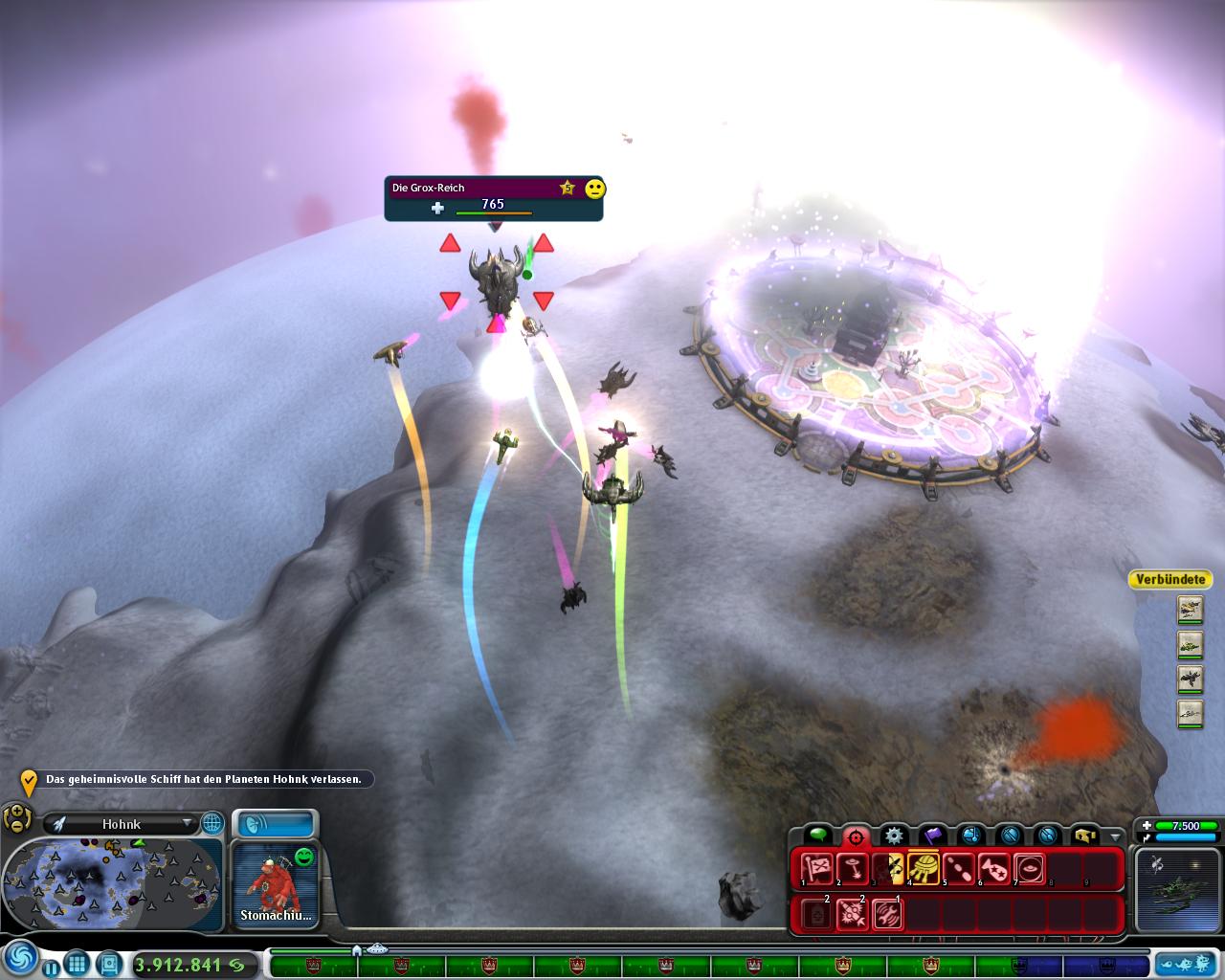Toggle the globe view button beside Hohnk
The width and height of the screenshot is (1225, 980).
[x=212, y=823]
